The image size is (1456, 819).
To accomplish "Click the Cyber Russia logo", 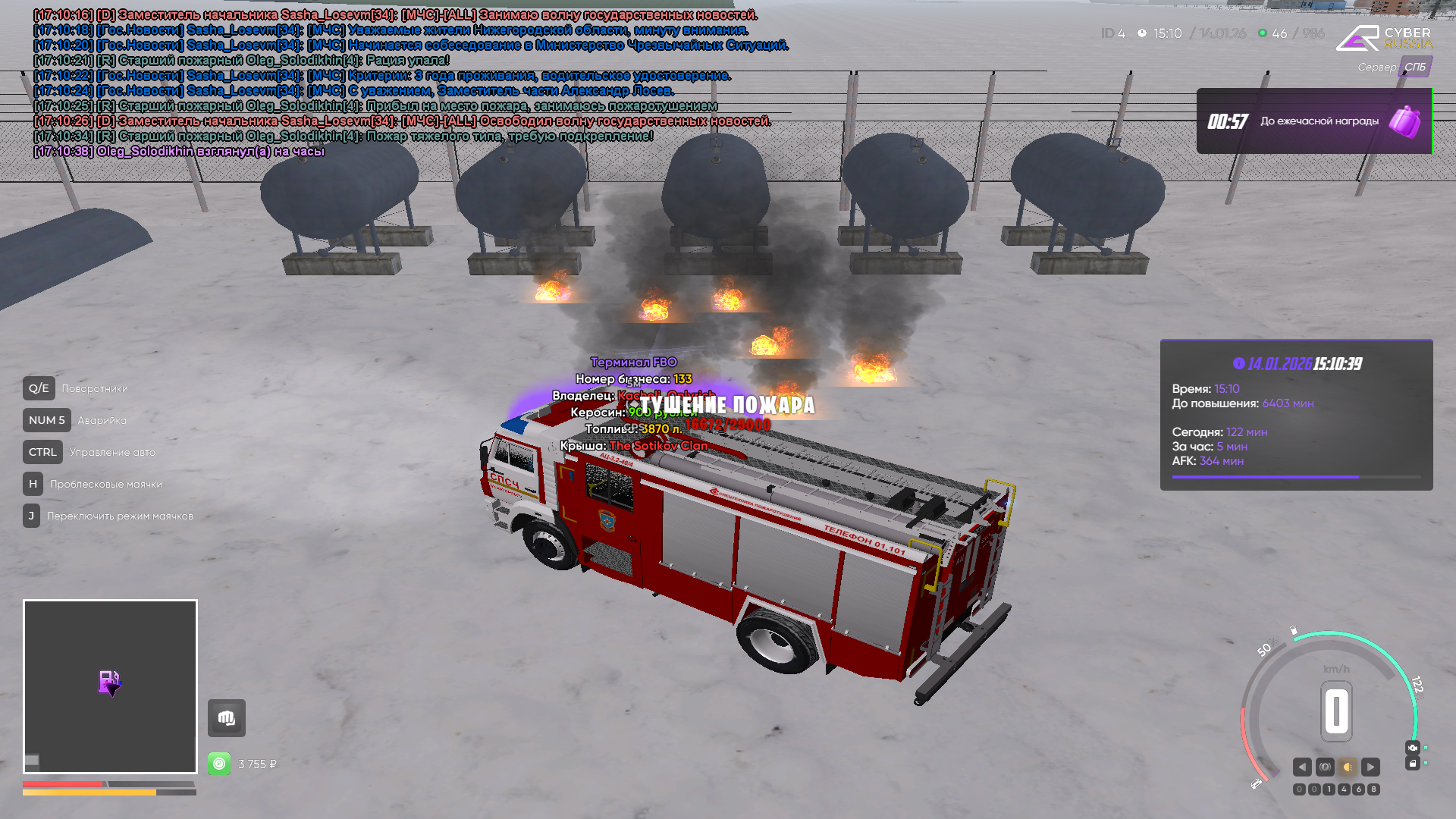I will [1384, 38].
